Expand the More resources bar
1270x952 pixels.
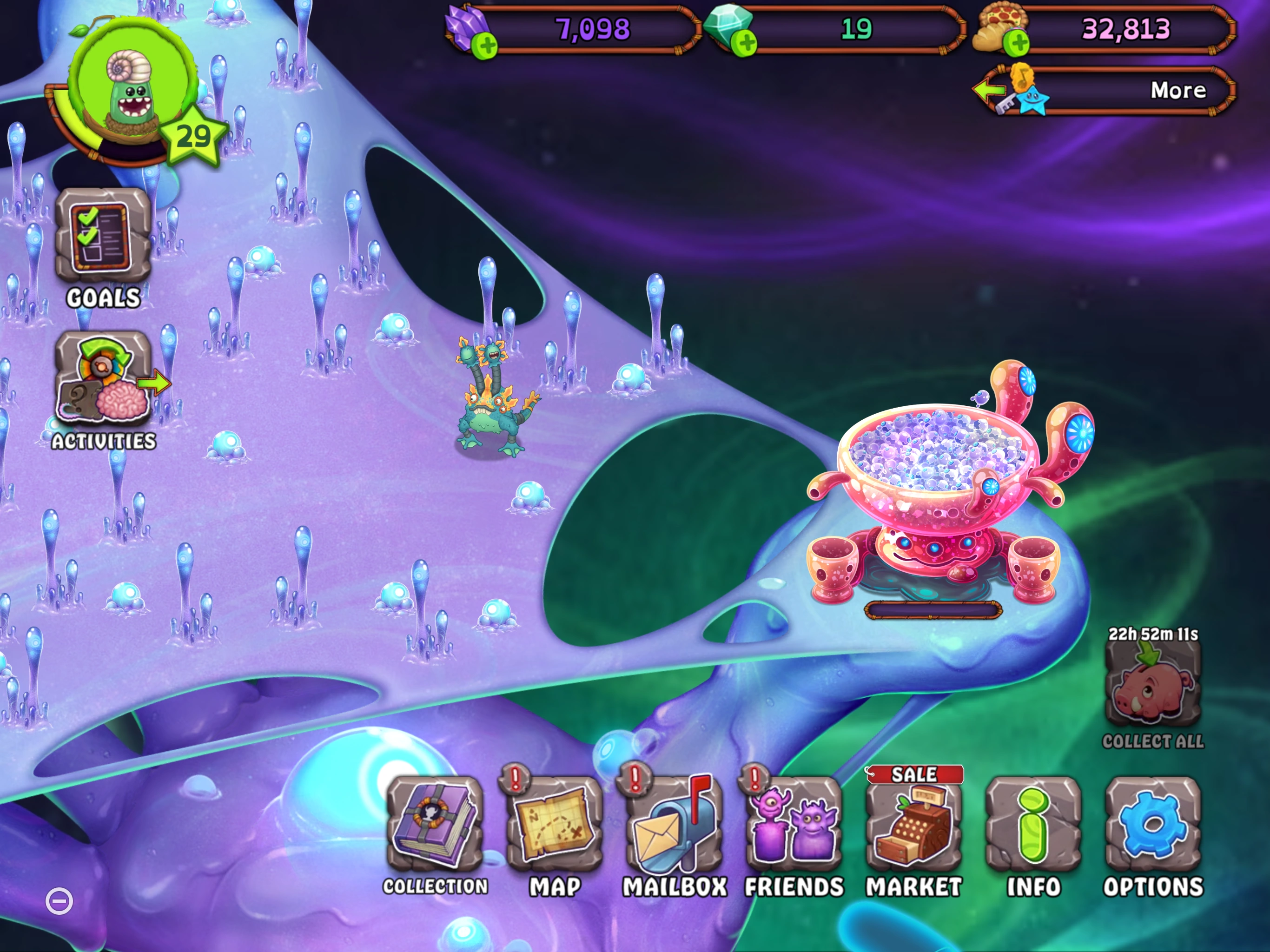coord(1177,90)
